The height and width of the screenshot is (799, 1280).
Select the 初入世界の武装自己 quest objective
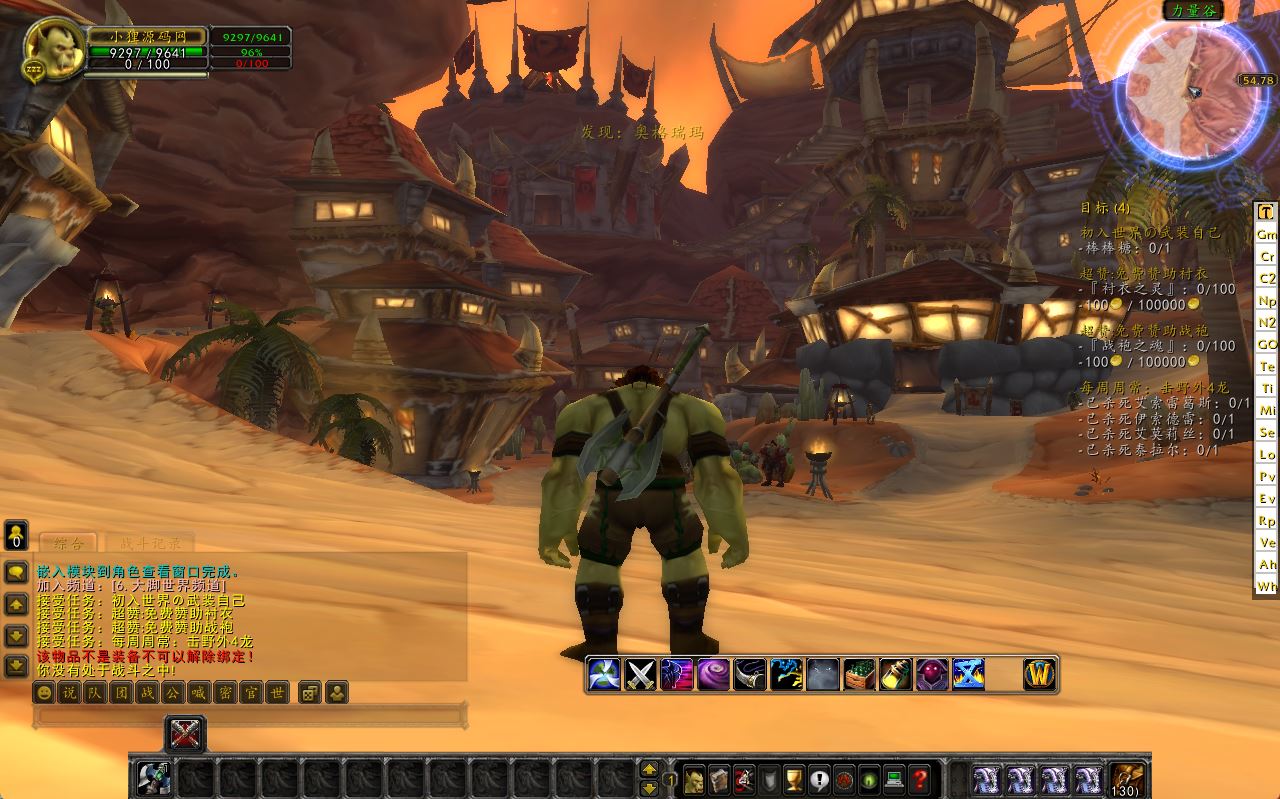click(x=1151, y=232)
